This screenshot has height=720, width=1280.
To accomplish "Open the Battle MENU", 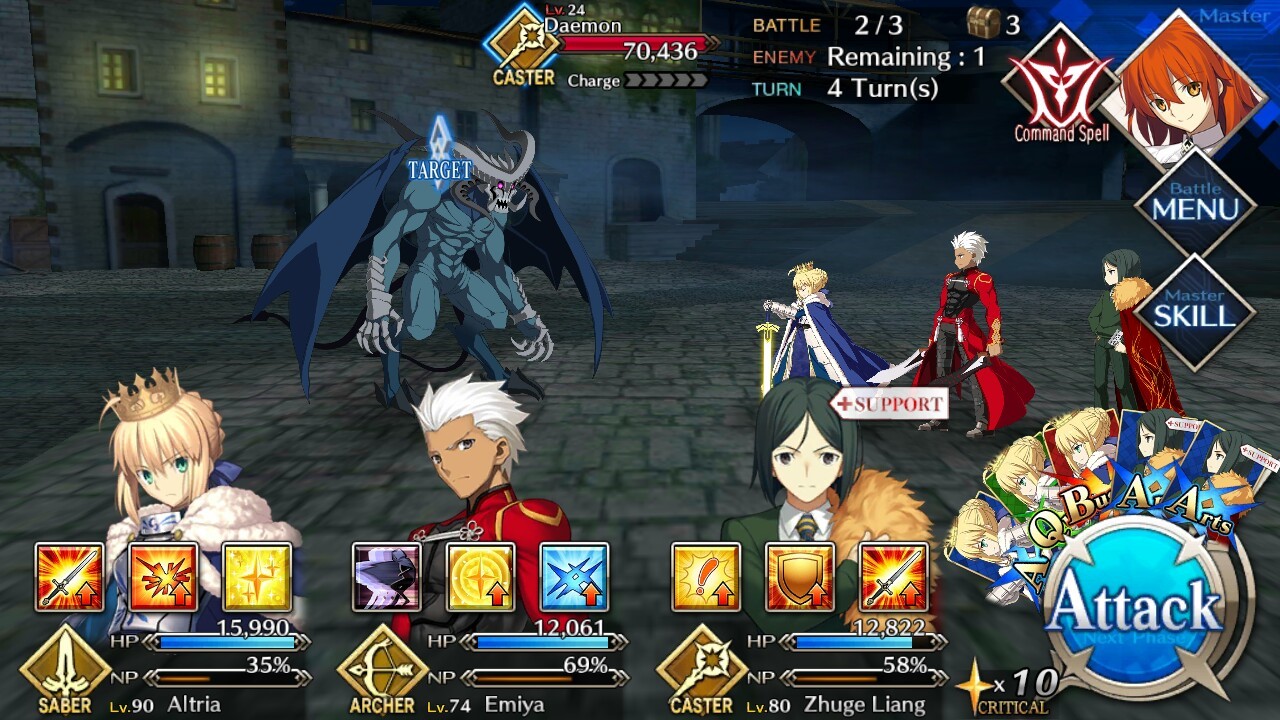I will tap(1194, 201).
